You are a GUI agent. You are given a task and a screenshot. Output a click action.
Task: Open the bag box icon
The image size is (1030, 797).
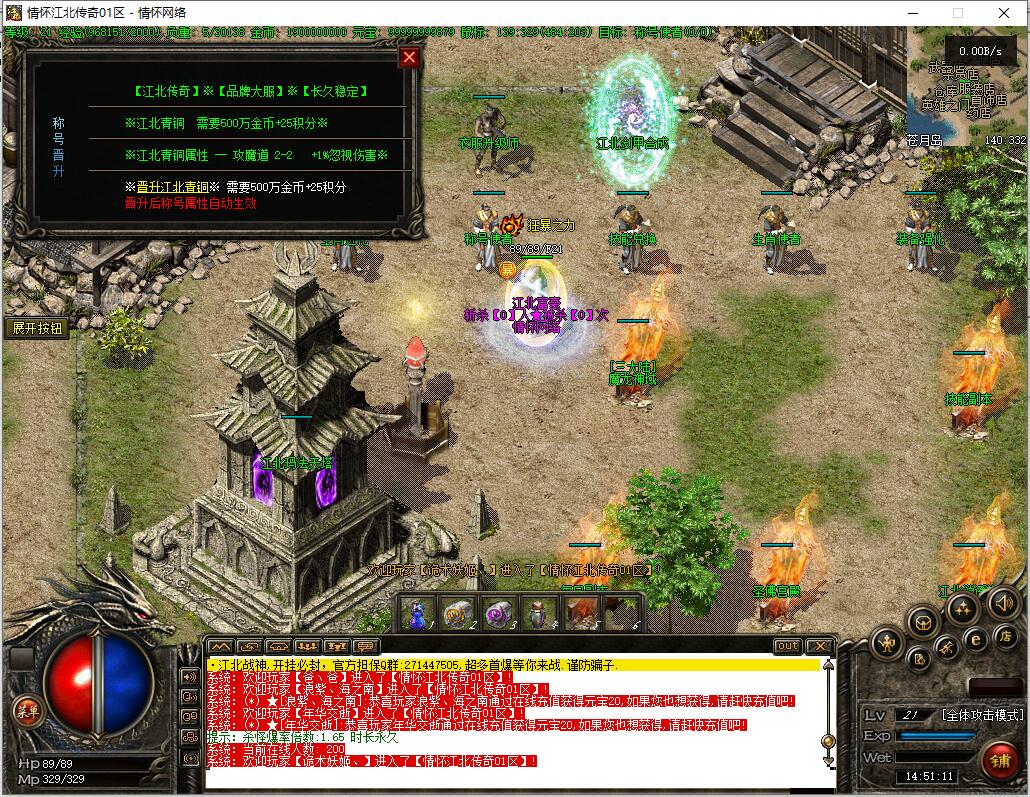pyautogui.click(x=922, y=622)
